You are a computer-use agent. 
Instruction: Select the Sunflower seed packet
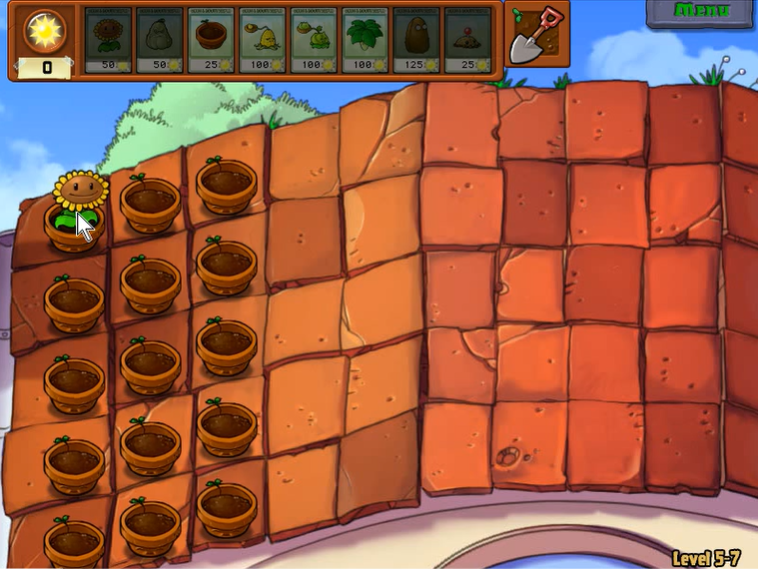coord(108,40)
